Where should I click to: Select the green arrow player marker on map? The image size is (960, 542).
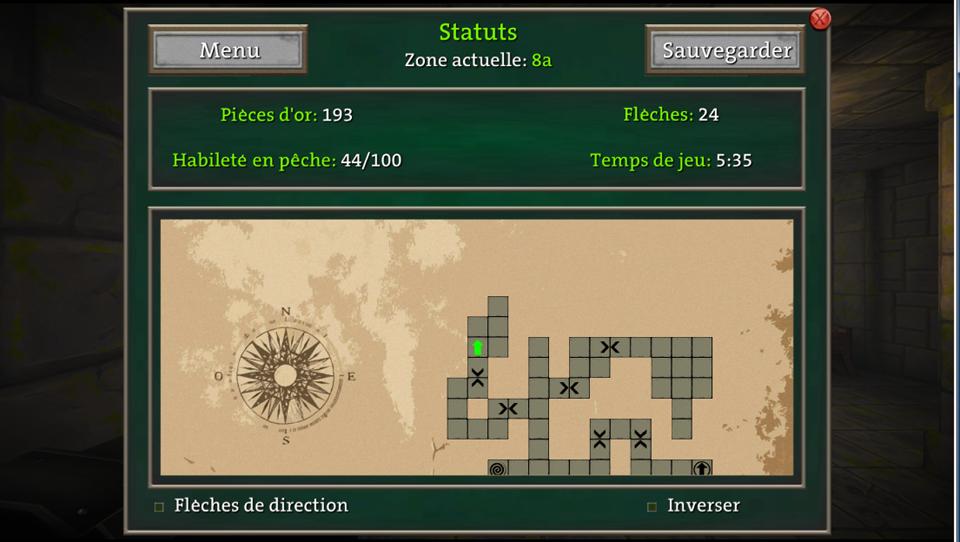pos(478,348)
